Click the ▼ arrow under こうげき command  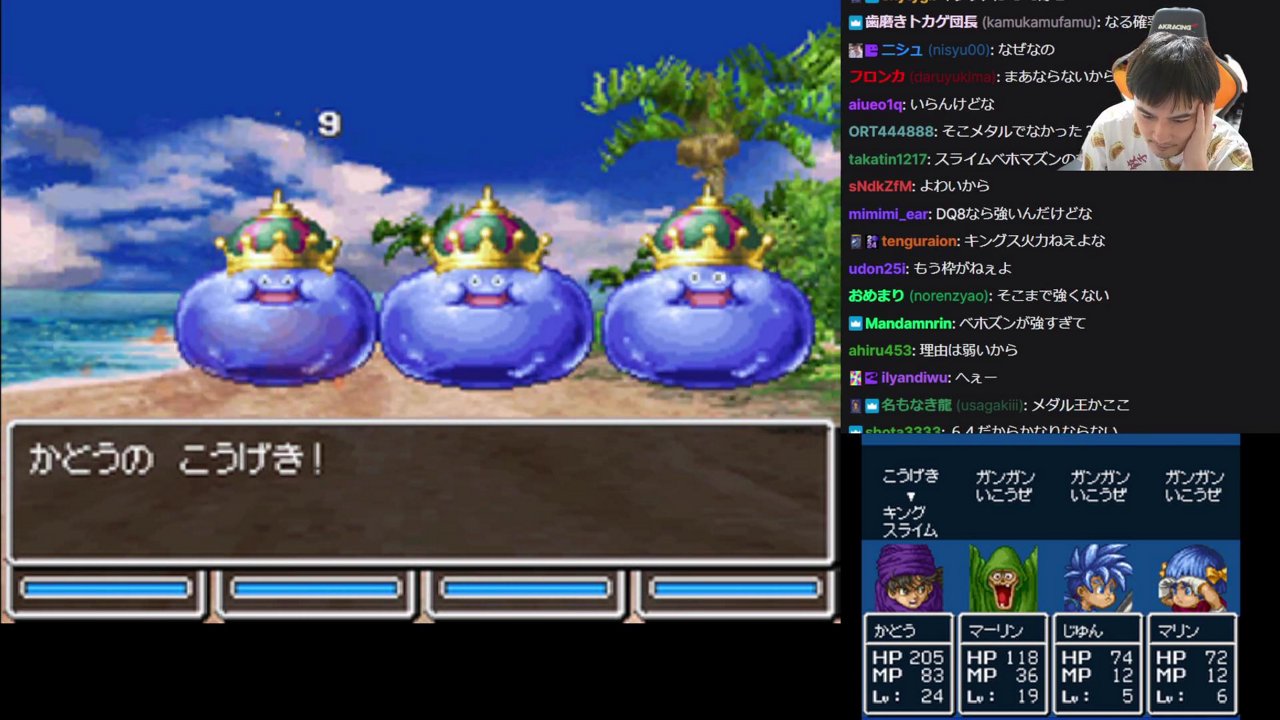click(x=912, y=495)
